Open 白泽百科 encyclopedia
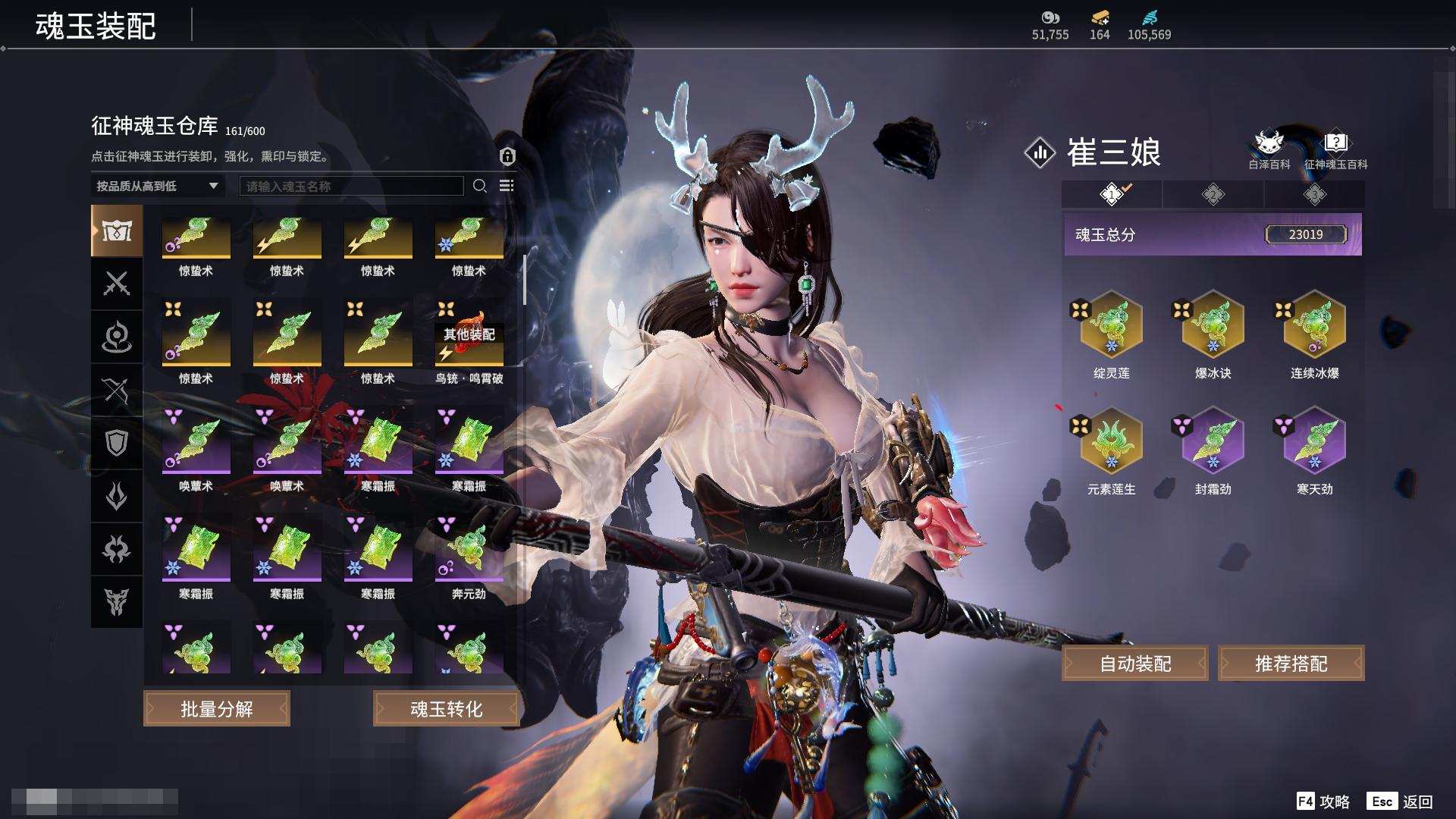The width and height of the screenshot is (1456, 819). [1269, 149]
